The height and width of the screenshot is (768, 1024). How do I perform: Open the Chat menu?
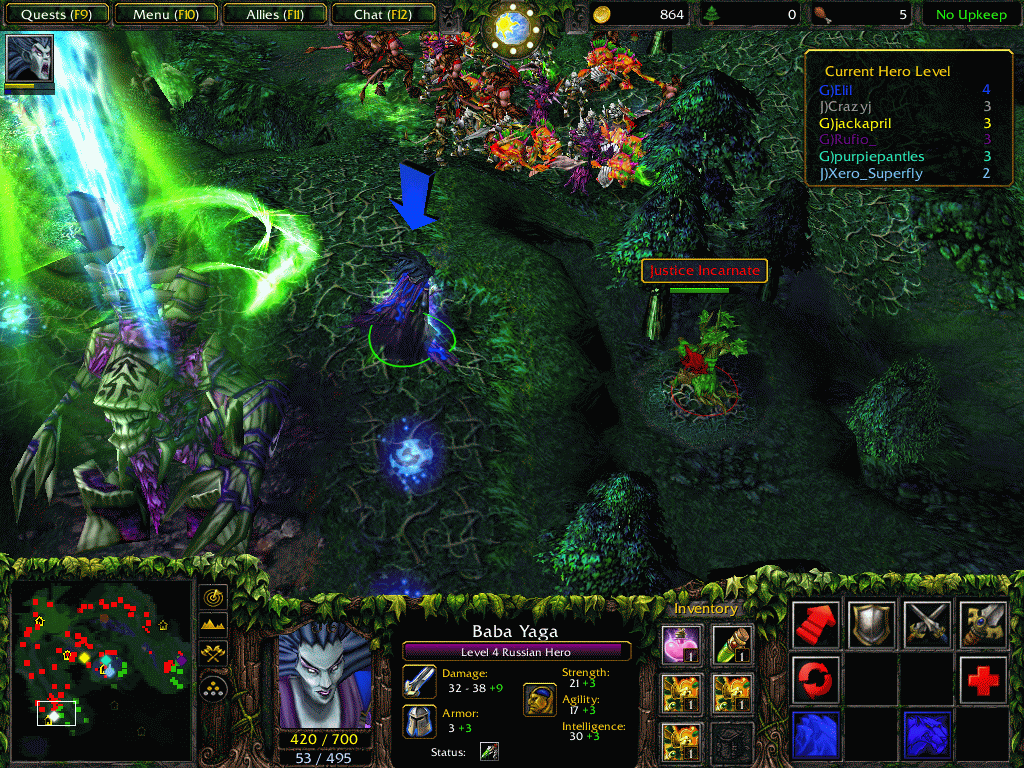click(381, 15)
